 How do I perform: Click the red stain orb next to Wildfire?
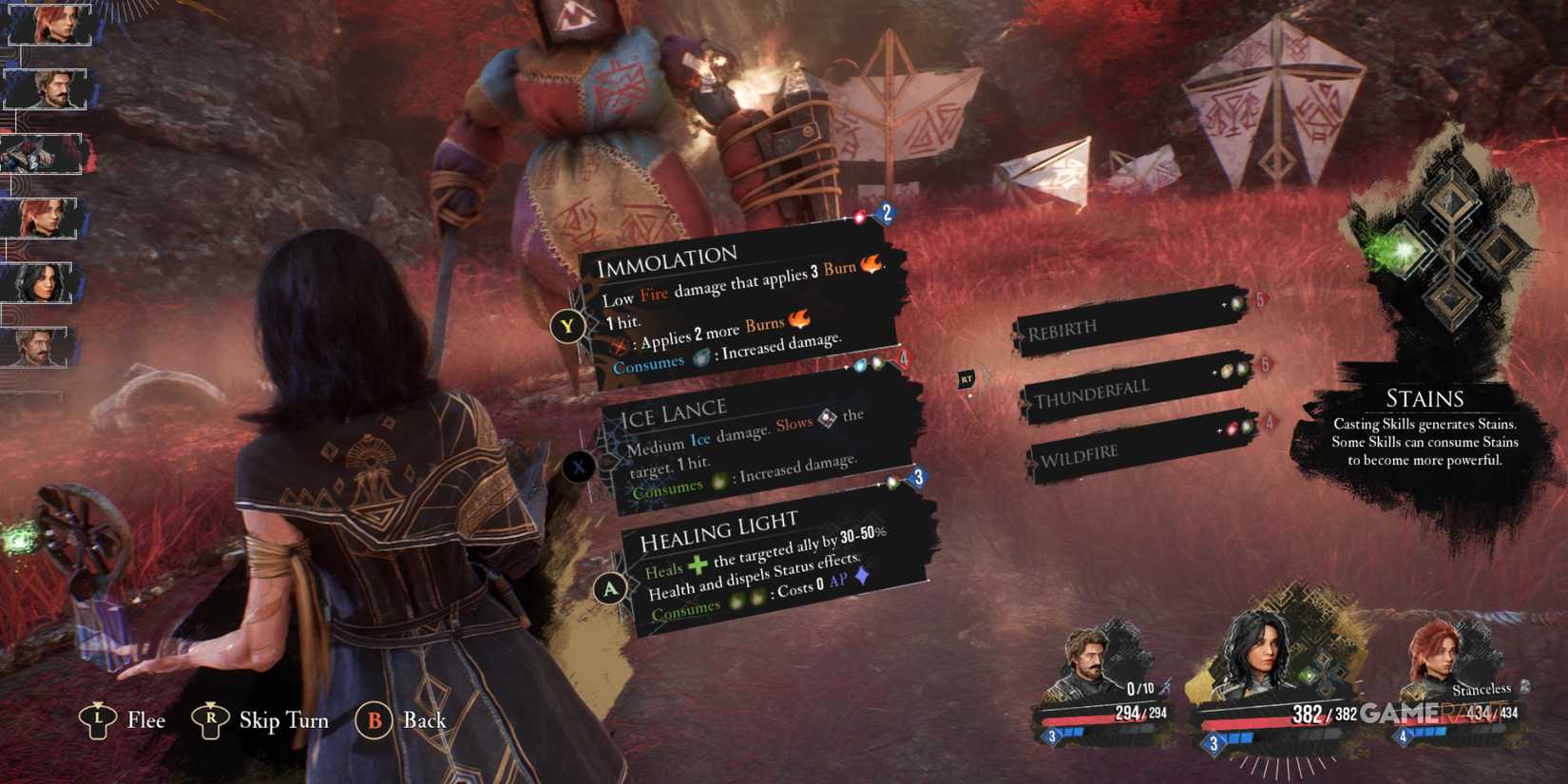click(x=1233, y=428)
